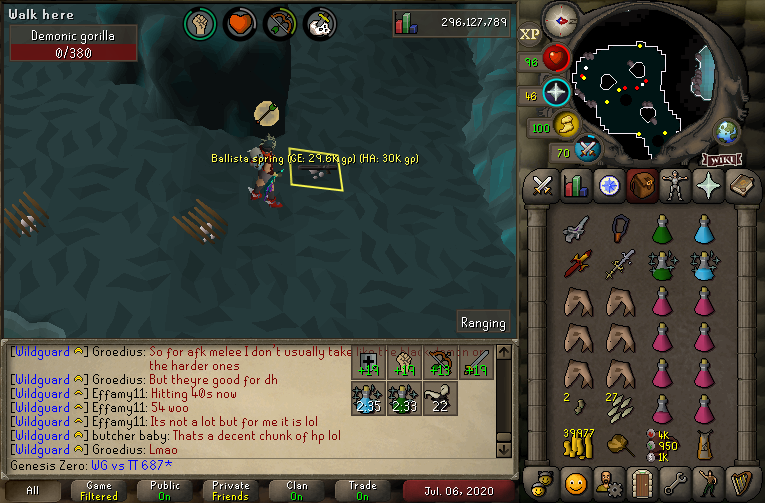Switch chat to the Game tab
Viewport: 765px width, 503px height.
click(99, 491)
